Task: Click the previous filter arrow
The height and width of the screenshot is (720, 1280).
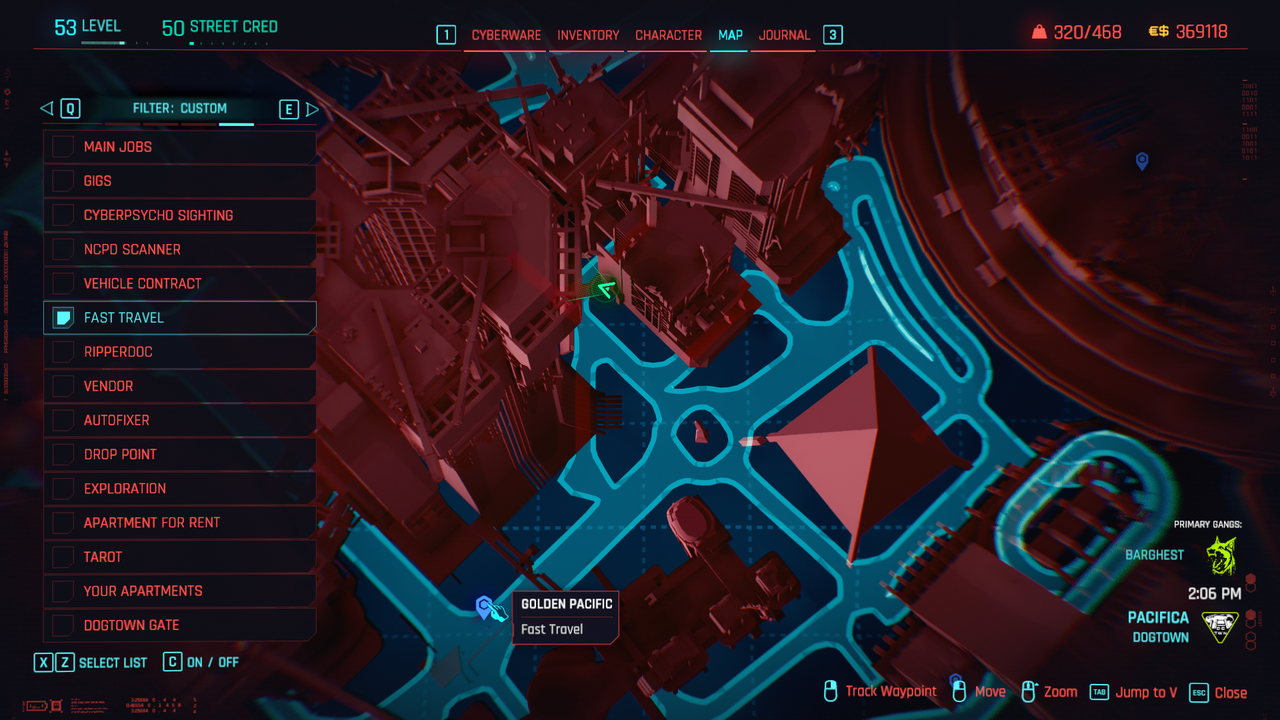Action: (46, 109)
